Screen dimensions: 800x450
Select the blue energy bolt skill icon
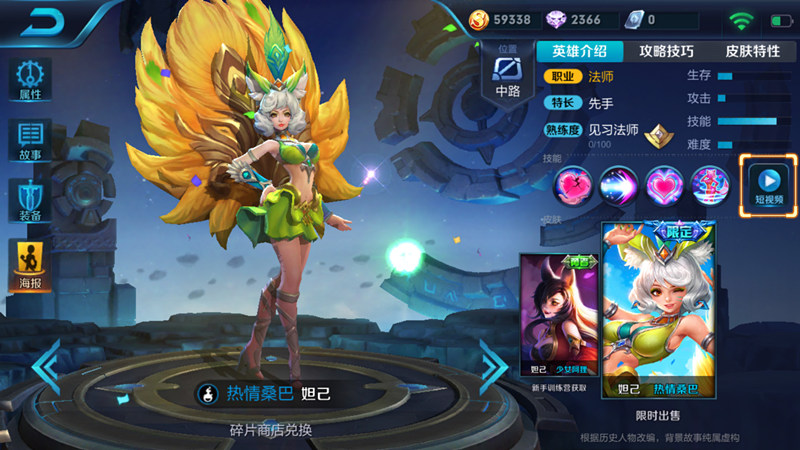click(617, 184)
